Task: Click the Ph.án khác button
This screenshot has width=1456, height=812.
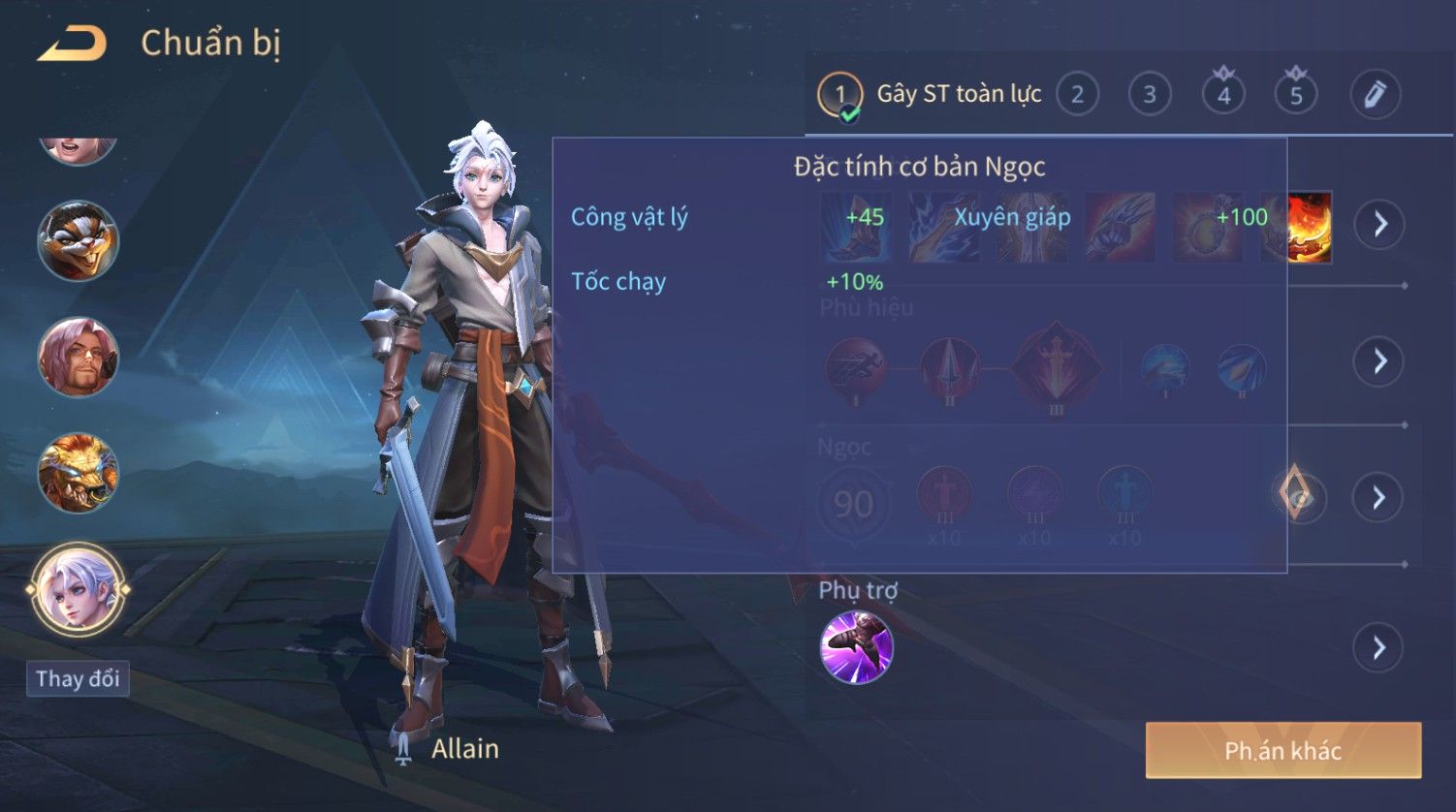Action: pos(1282,750)
